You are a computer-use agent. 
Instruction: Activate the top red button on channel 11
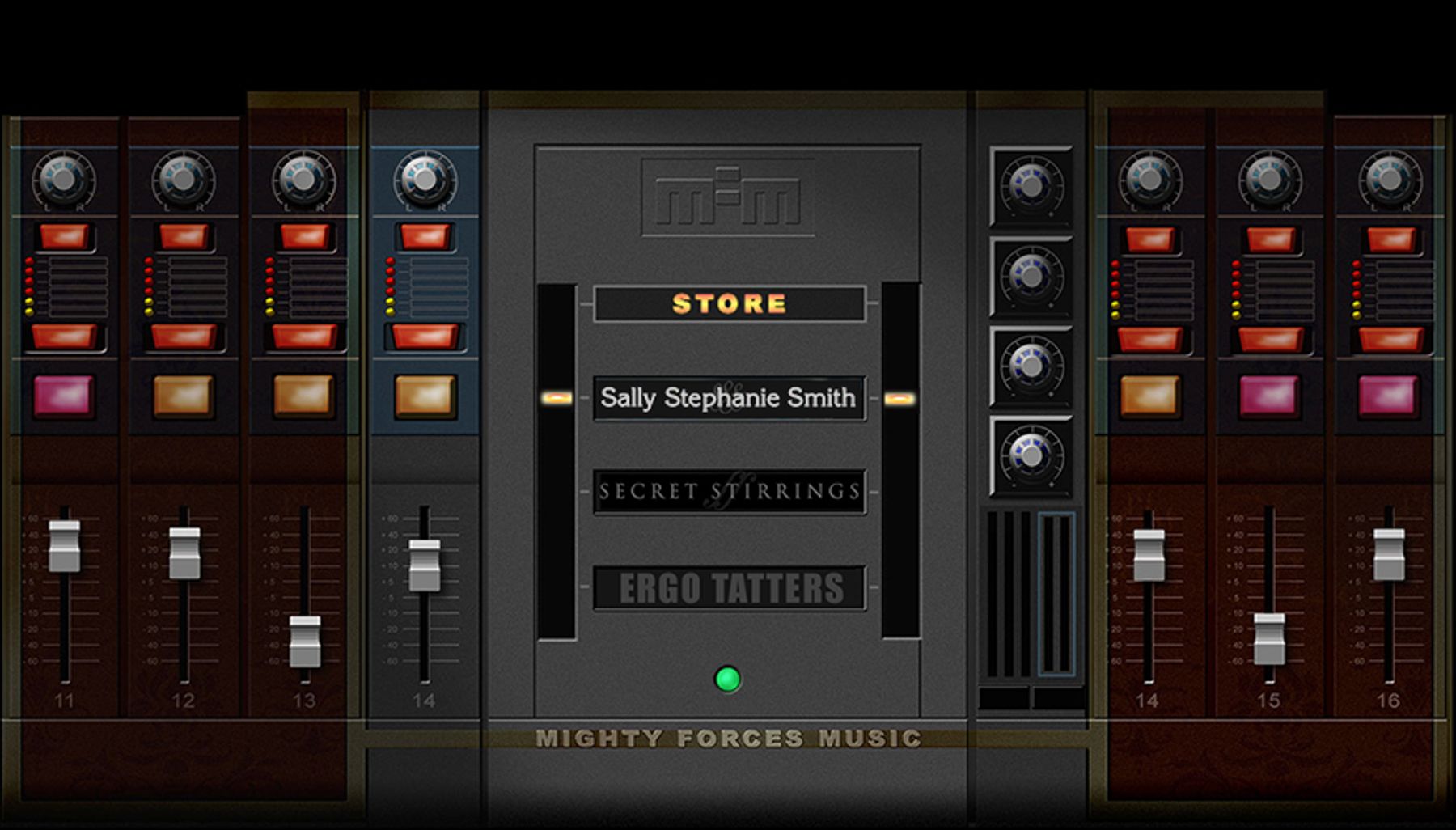[64, 237]
